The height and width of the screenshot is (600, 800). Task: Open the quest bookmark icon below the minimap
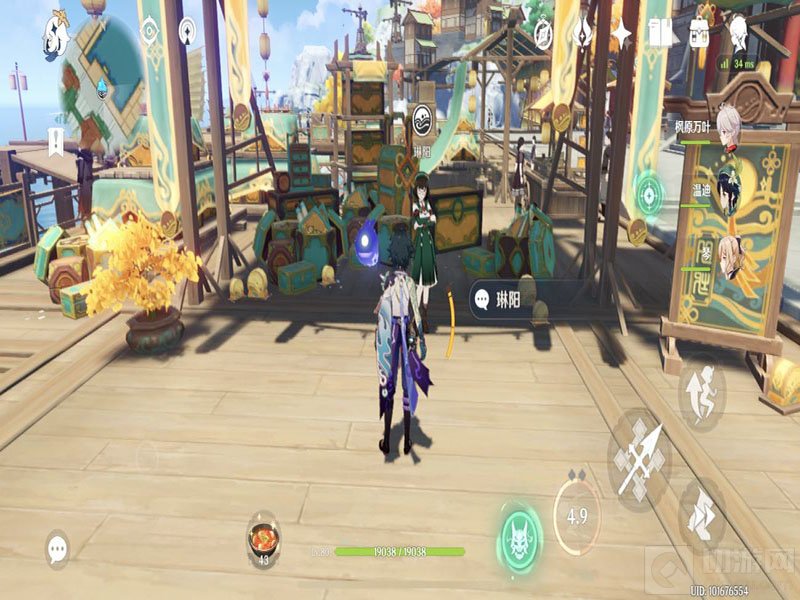[x=56, y=140]
